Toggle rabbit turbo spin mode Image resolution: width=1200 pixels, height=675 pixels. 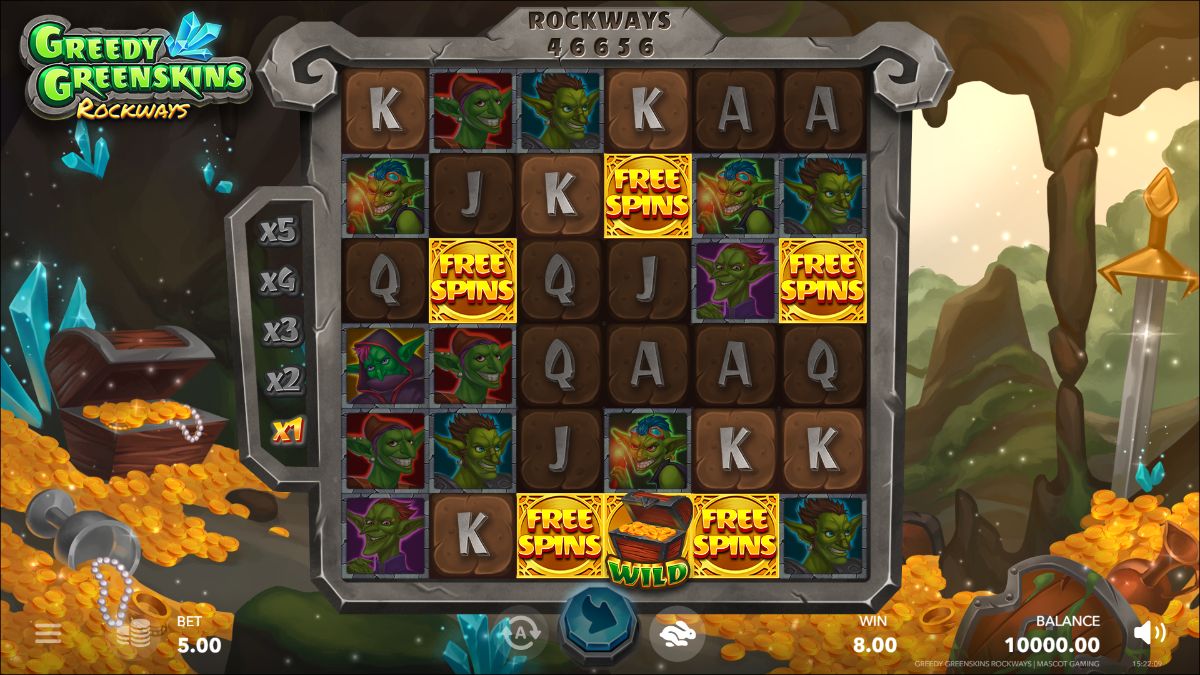[x=676, y=633]
